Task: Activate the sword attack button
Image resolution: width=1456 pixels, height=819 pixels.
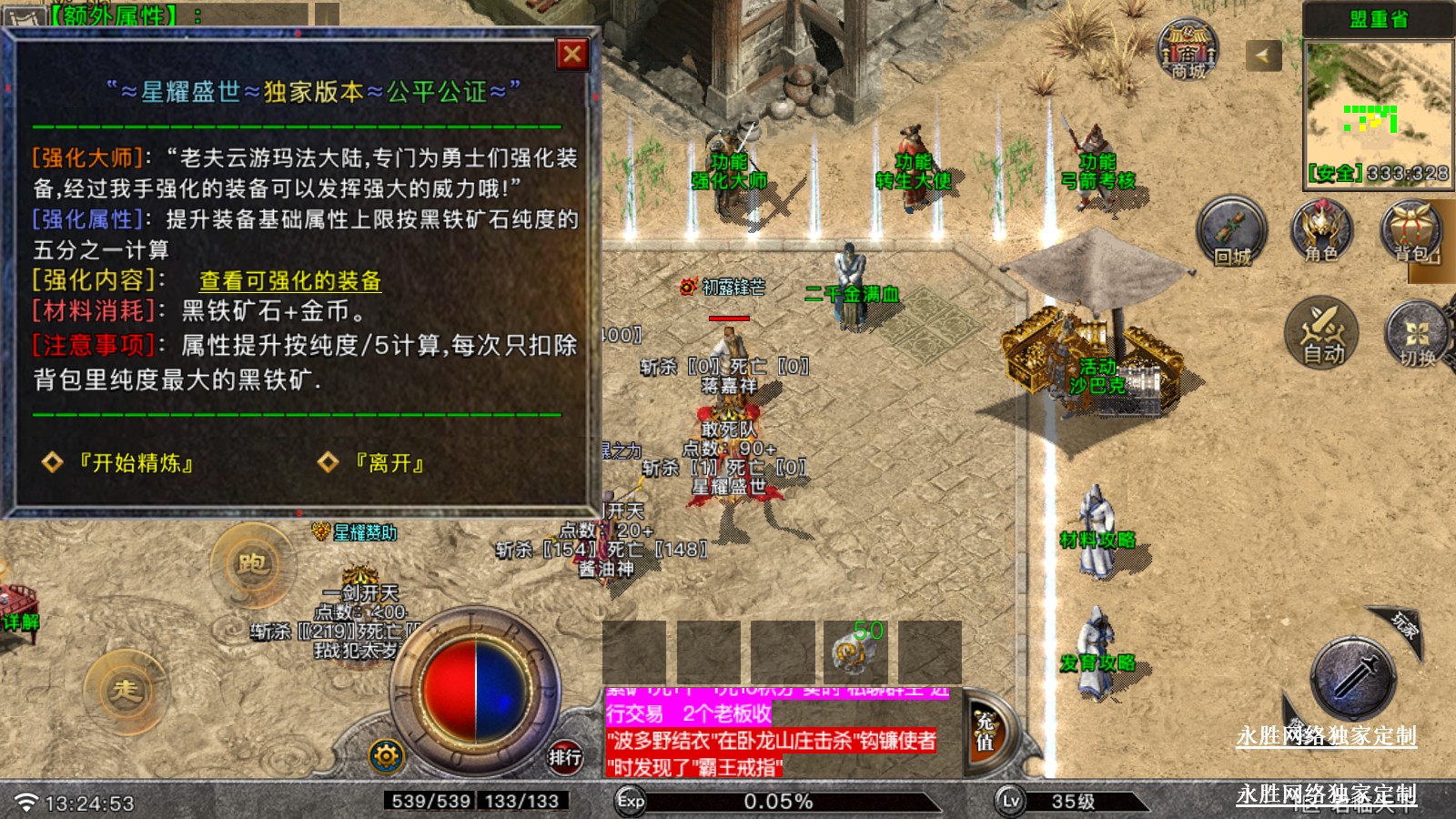Action: (x=1353, y=678)
